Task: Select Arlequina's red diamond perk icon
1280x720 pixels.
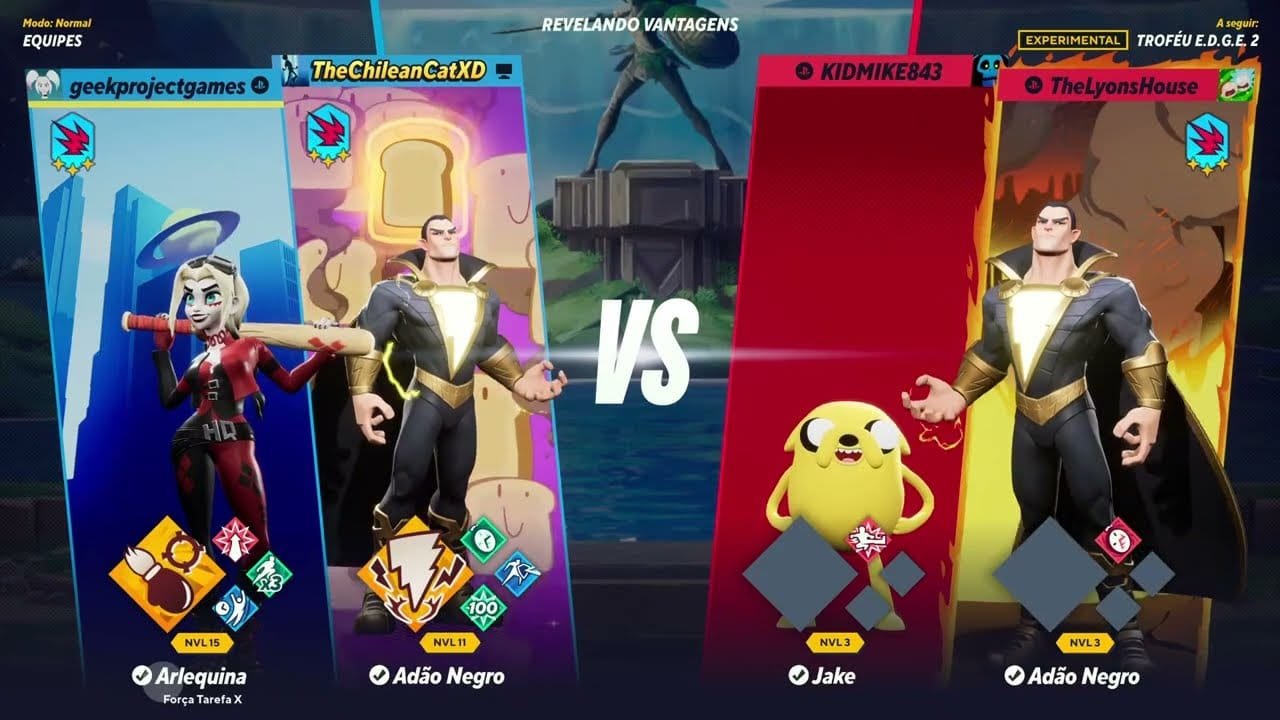Action: [x=235, y=540]
